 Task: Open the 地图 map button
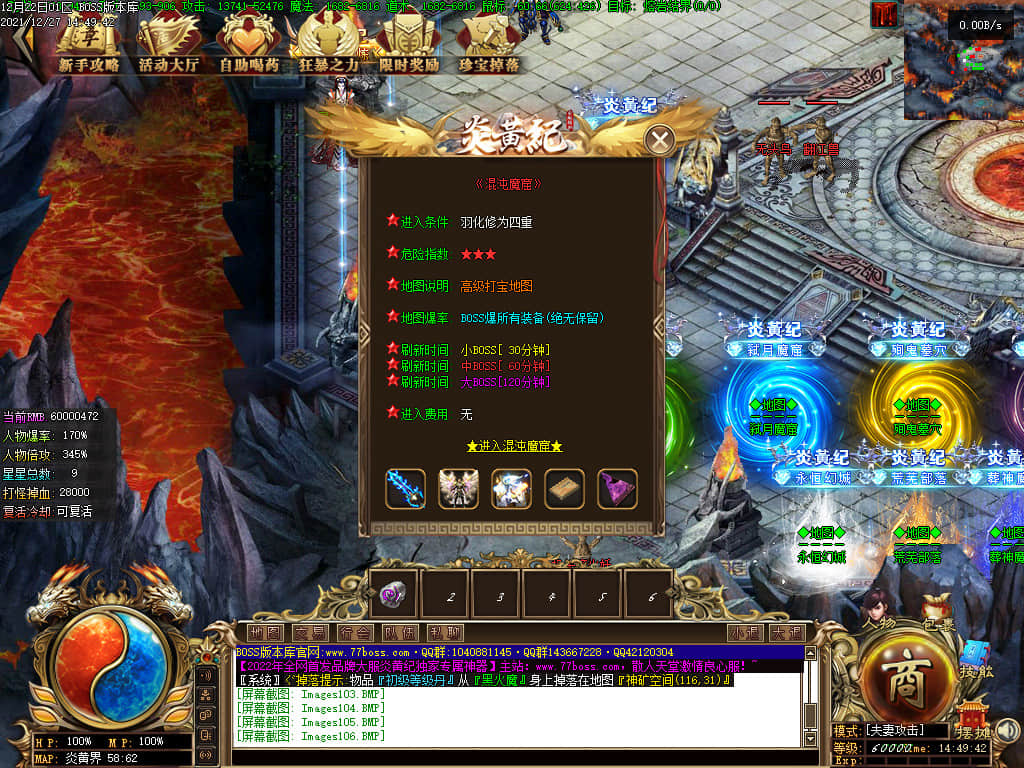(x=265, y=632)
